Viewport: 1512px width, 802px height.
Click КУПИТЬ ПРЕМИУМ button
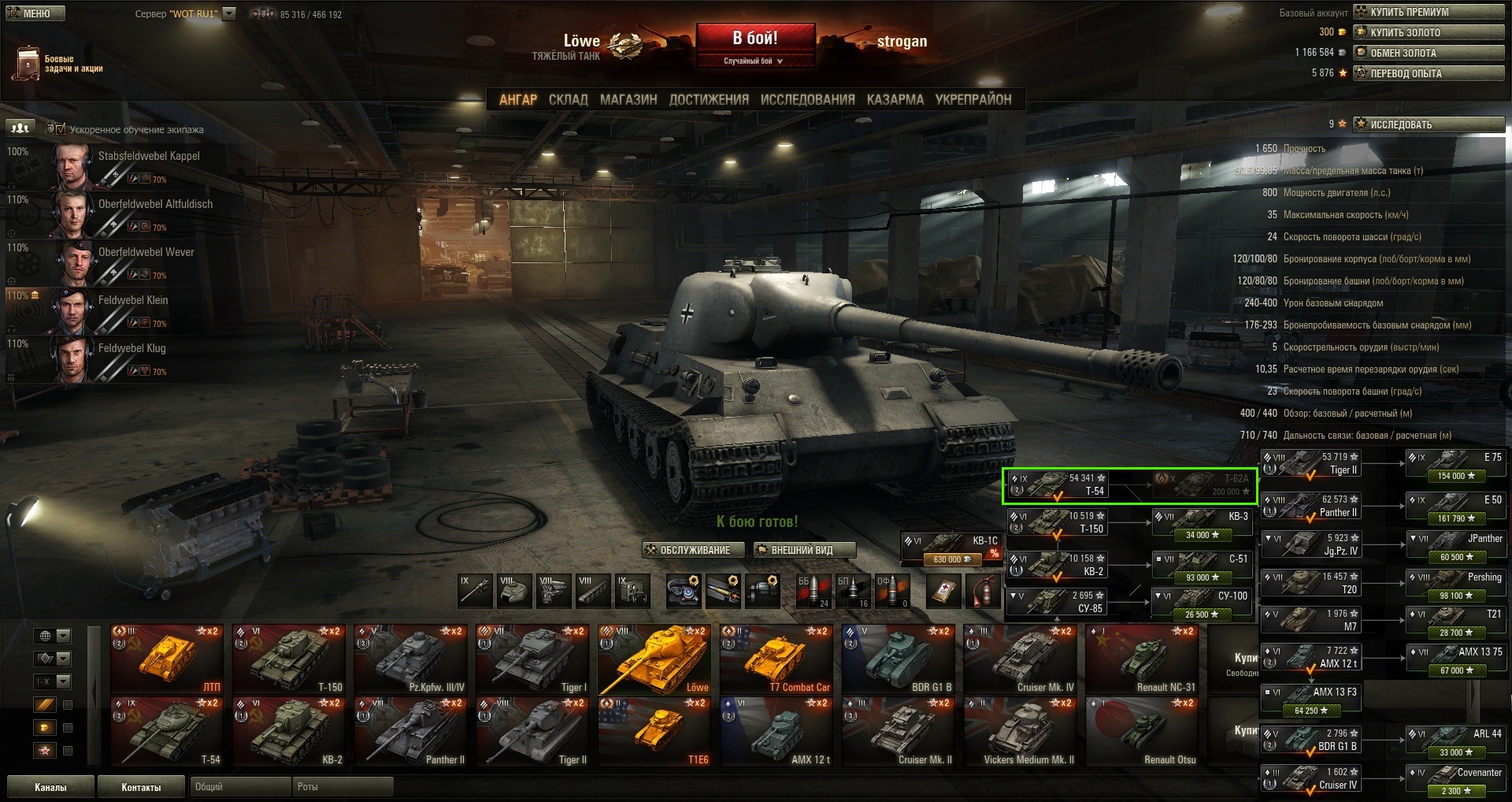[1429, 12]
